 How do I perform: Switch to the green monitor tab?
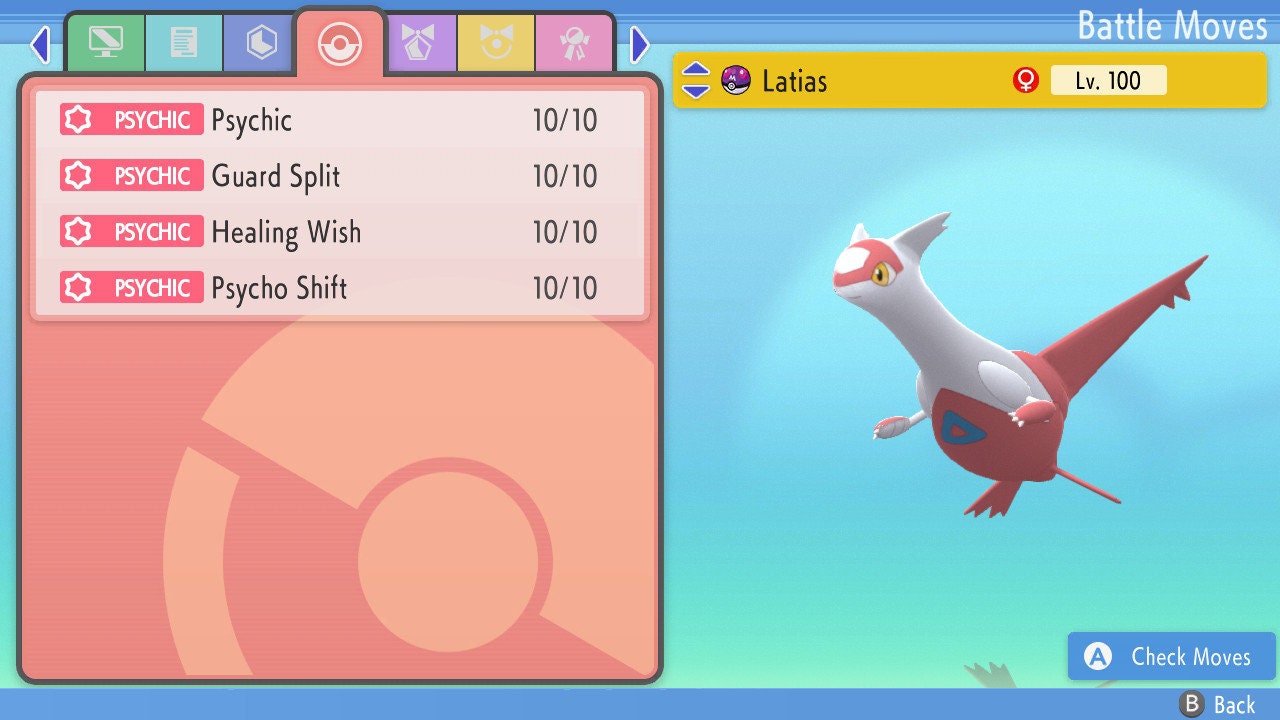[x=105, y=43]
